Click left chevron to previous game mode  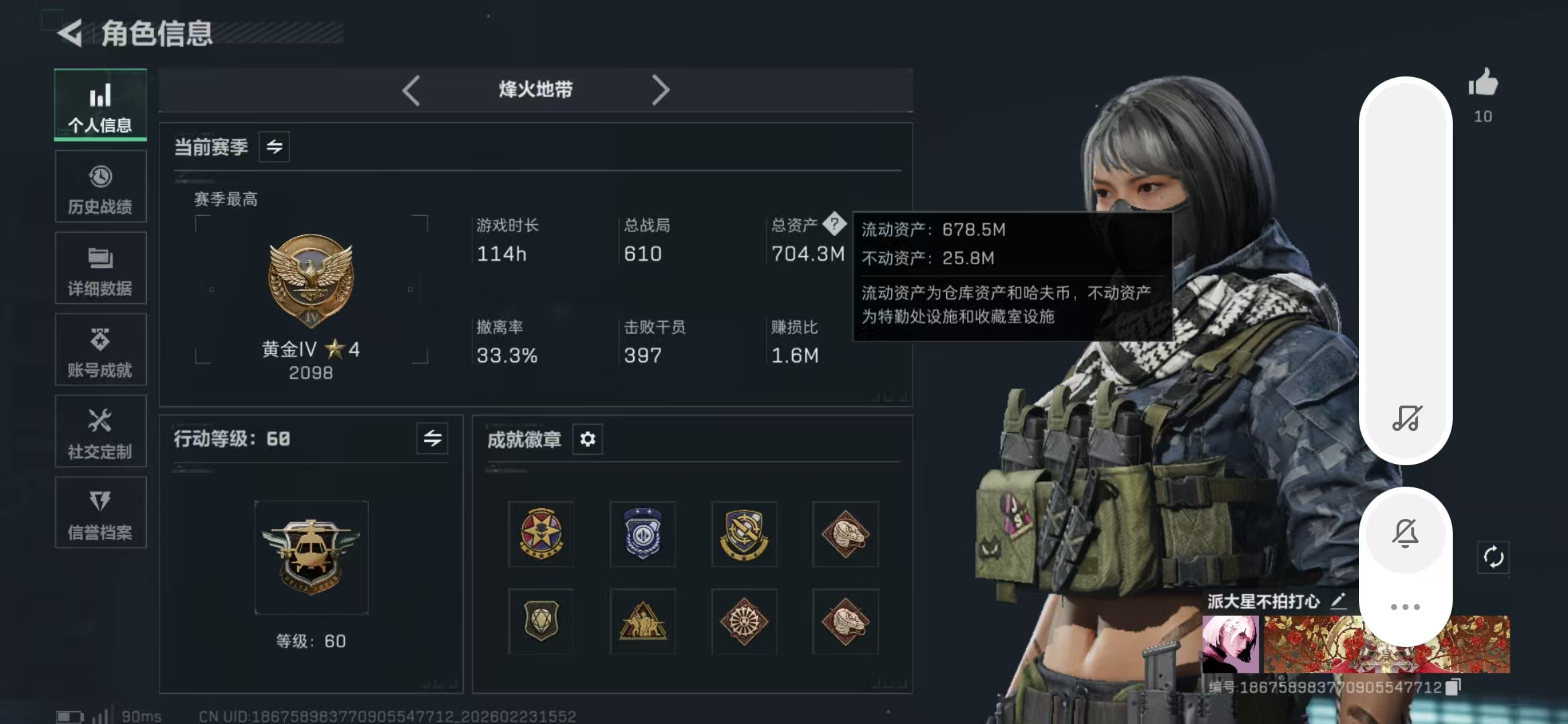(x=411, y=89)
